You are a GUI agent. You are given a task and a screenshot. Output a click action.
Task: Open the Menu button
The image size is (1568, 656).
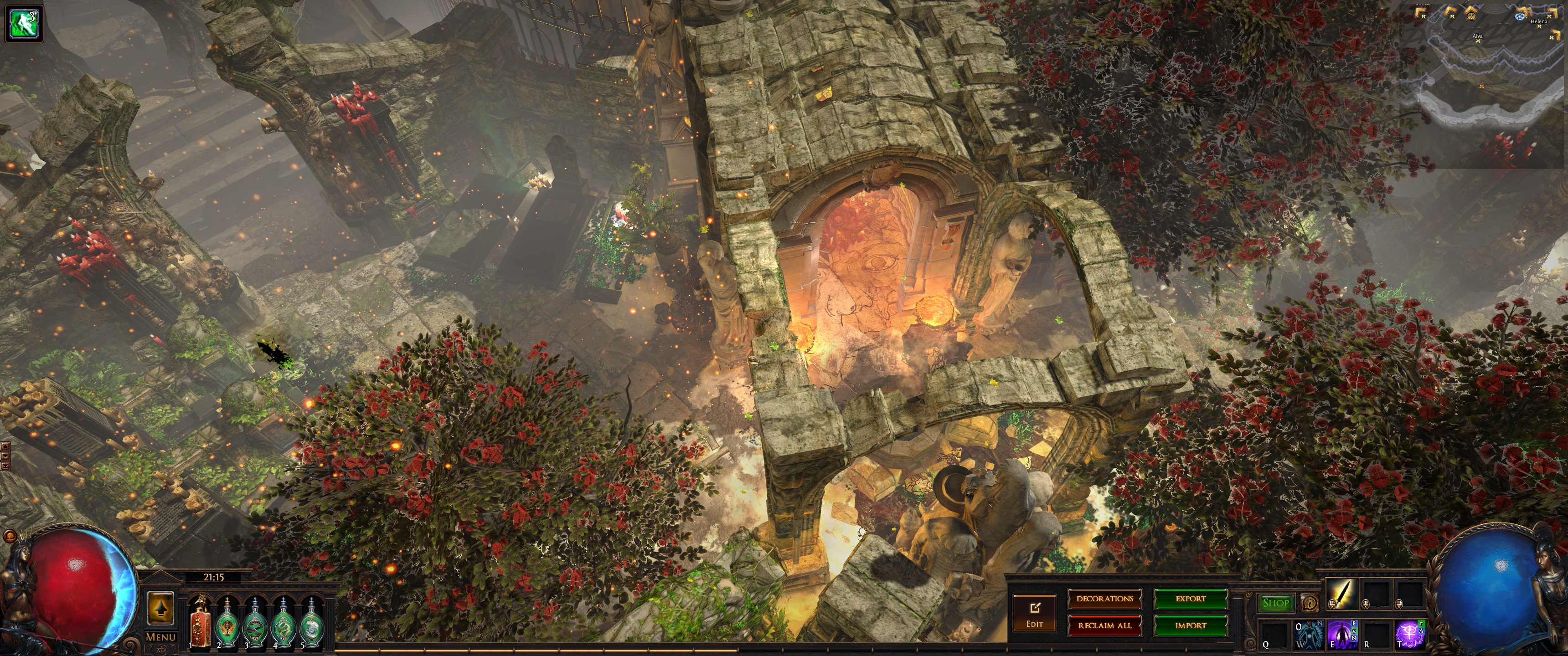tap(161, 637)
